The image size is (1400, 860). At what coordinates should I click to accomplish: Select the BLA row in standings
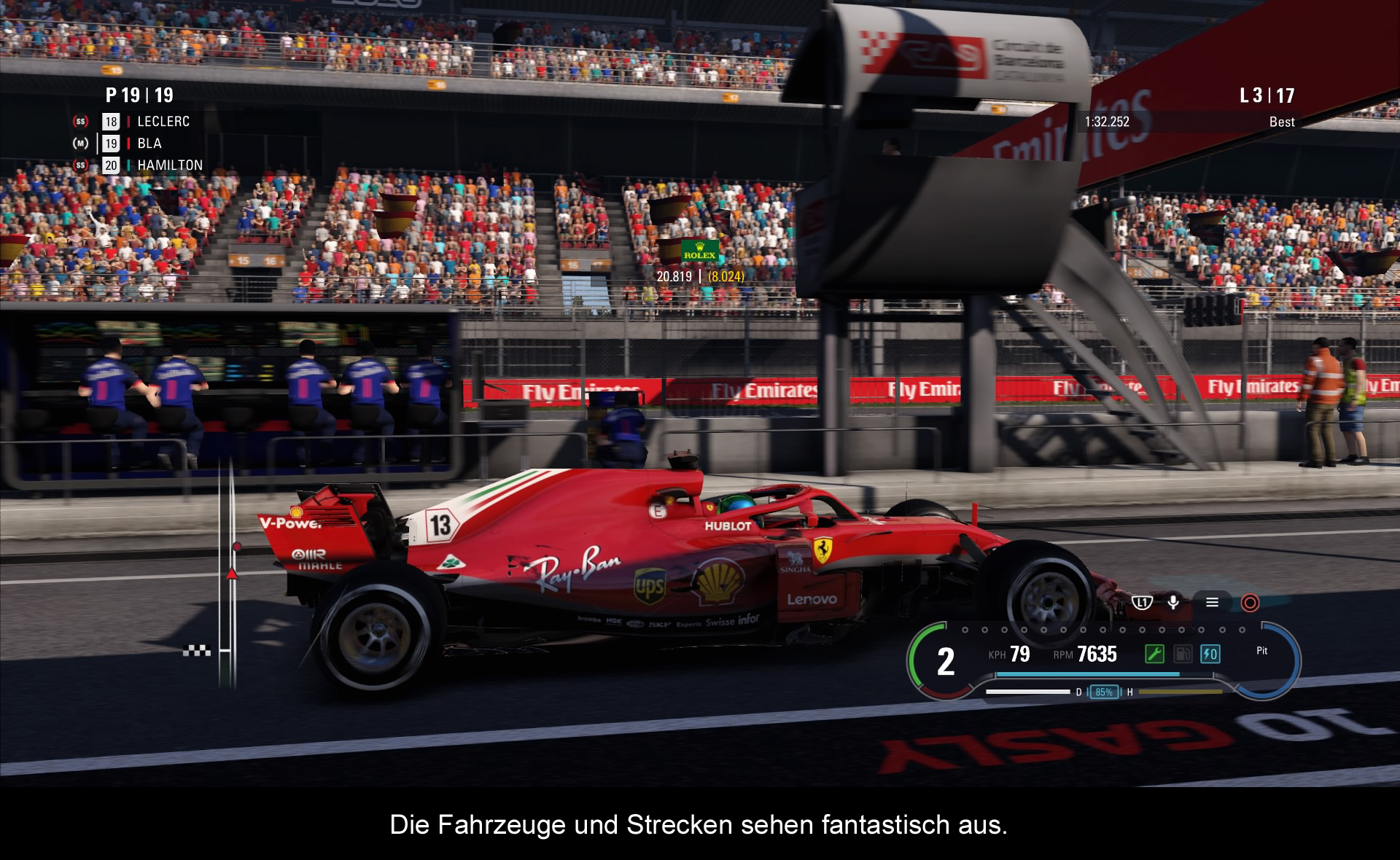point(149,144)
